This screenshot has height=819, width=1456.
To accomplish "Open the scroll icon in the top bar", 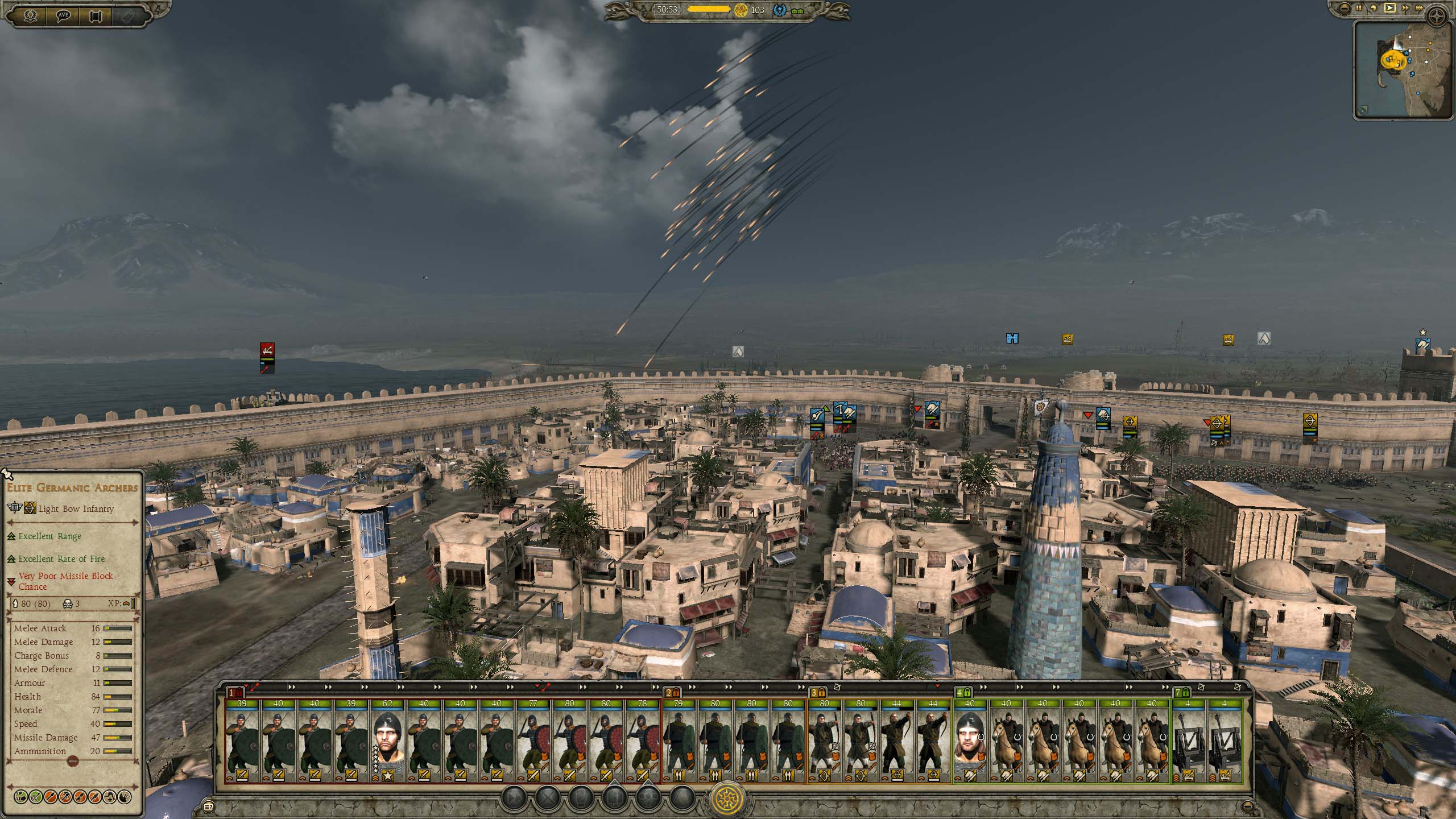I will (x=96, y=15).
